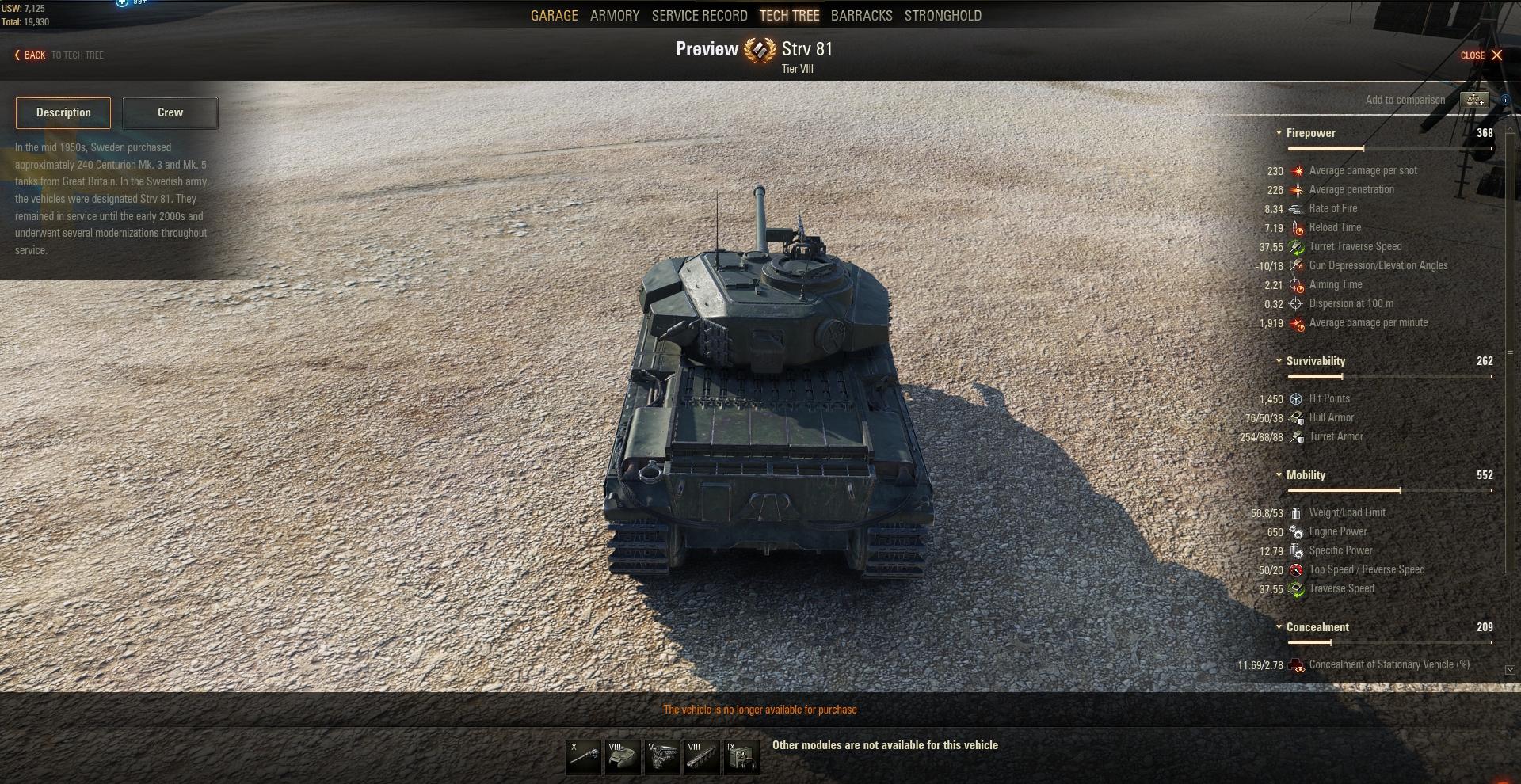Collapse the Survivability section
The width and height of the screenshot is (1521, 784).
(1279, 361)
